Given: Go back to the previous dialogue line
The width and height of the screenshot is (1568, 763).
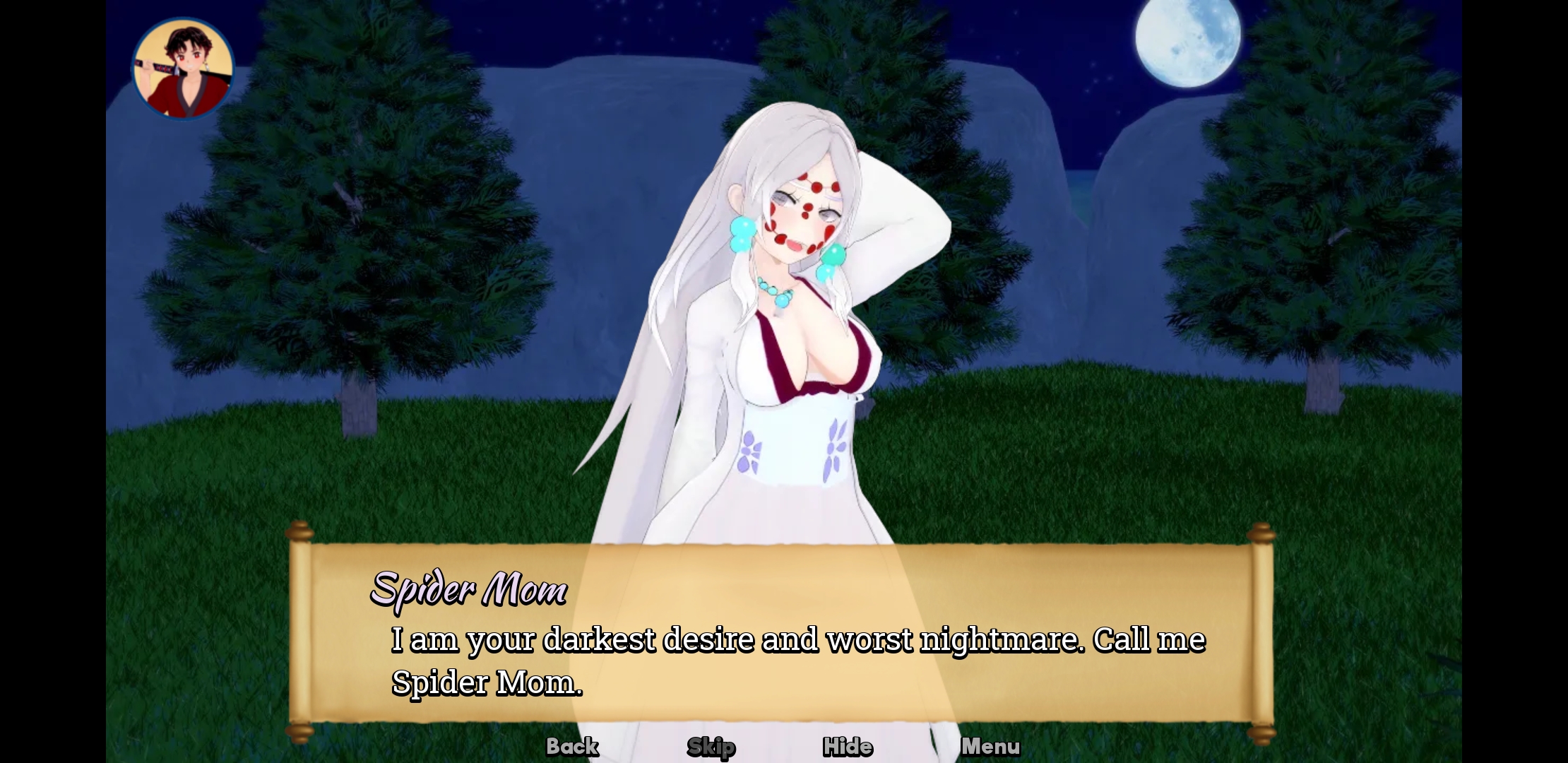Looking at the screenshot, I should (572, 746).
